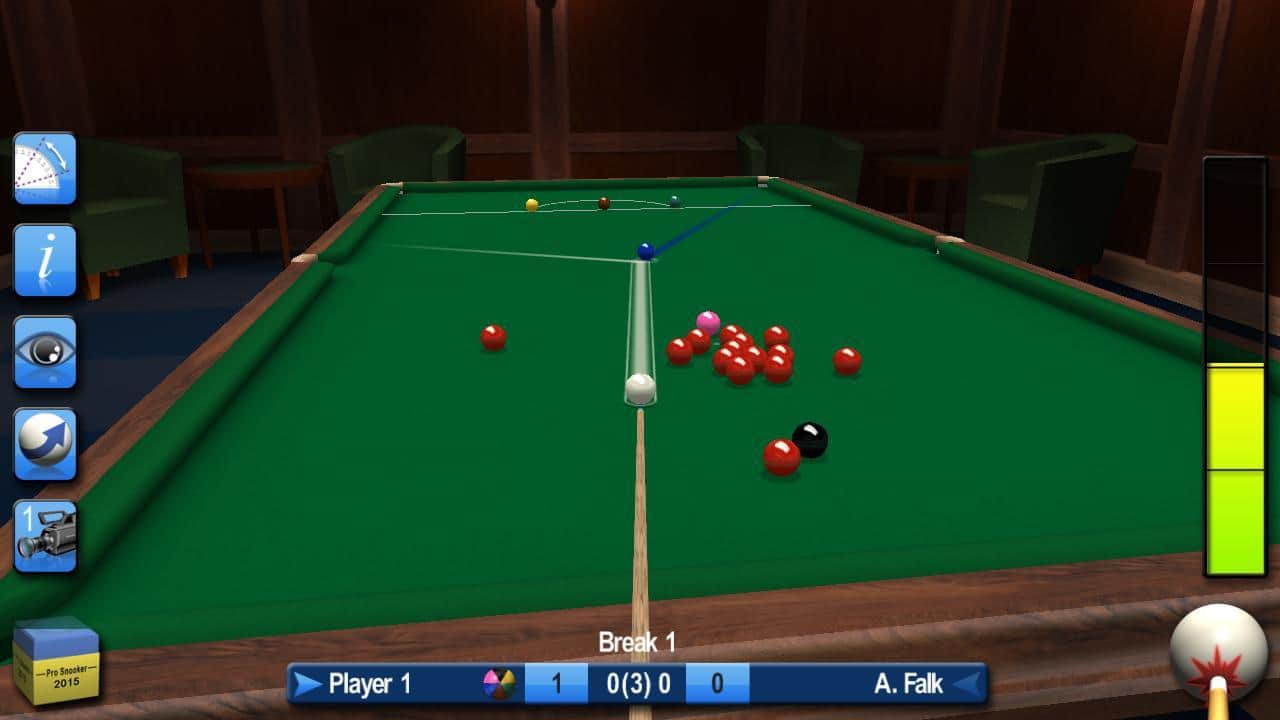
Task: Toggle the spectator eye view
Action: (x=45, y=351)
